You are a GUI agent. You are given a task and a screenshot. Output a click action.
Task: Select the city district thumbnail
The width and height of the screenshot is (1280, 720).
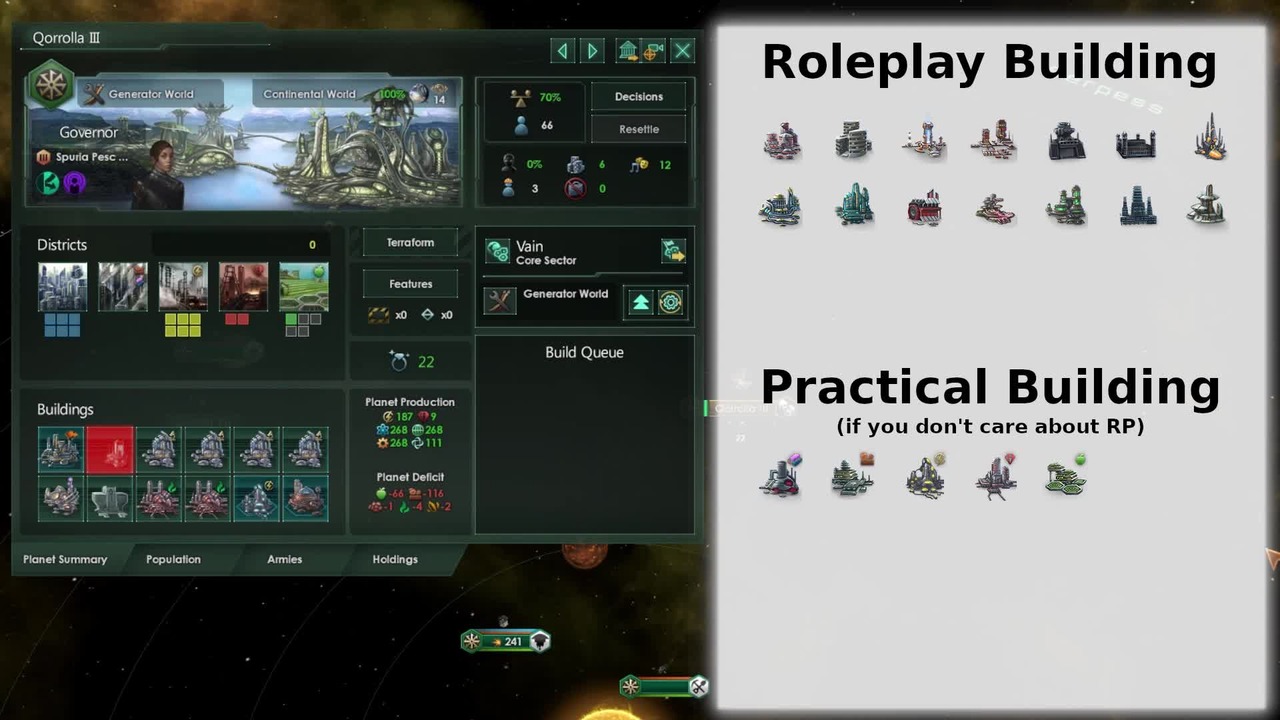tap(62, 287)
